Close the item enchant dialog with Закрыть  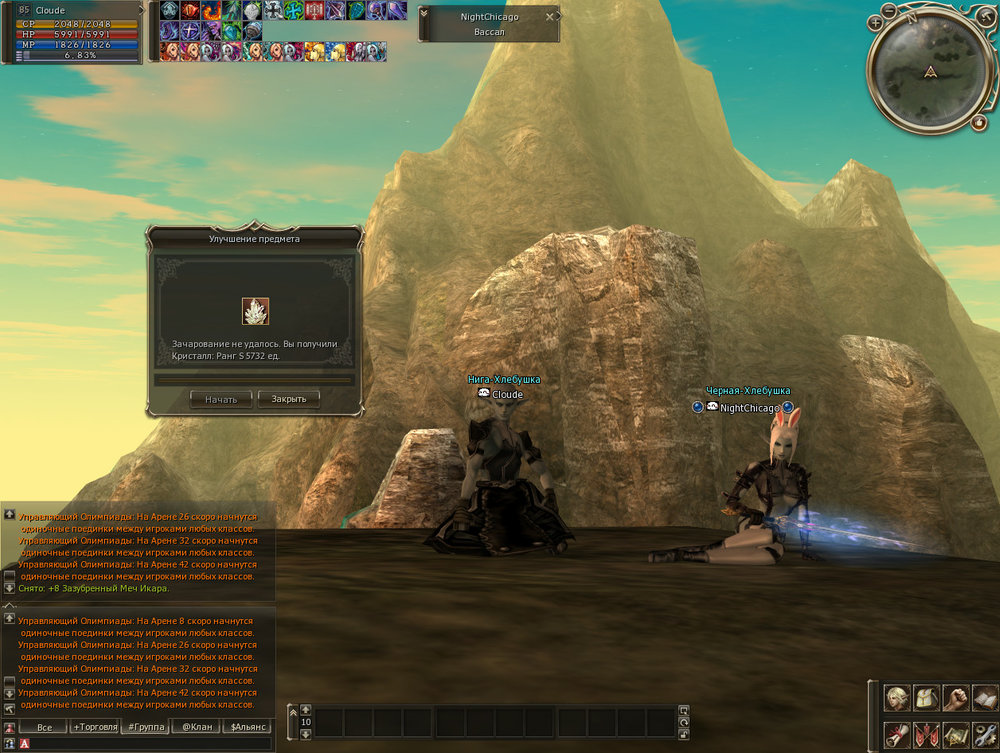pos(289,399)
